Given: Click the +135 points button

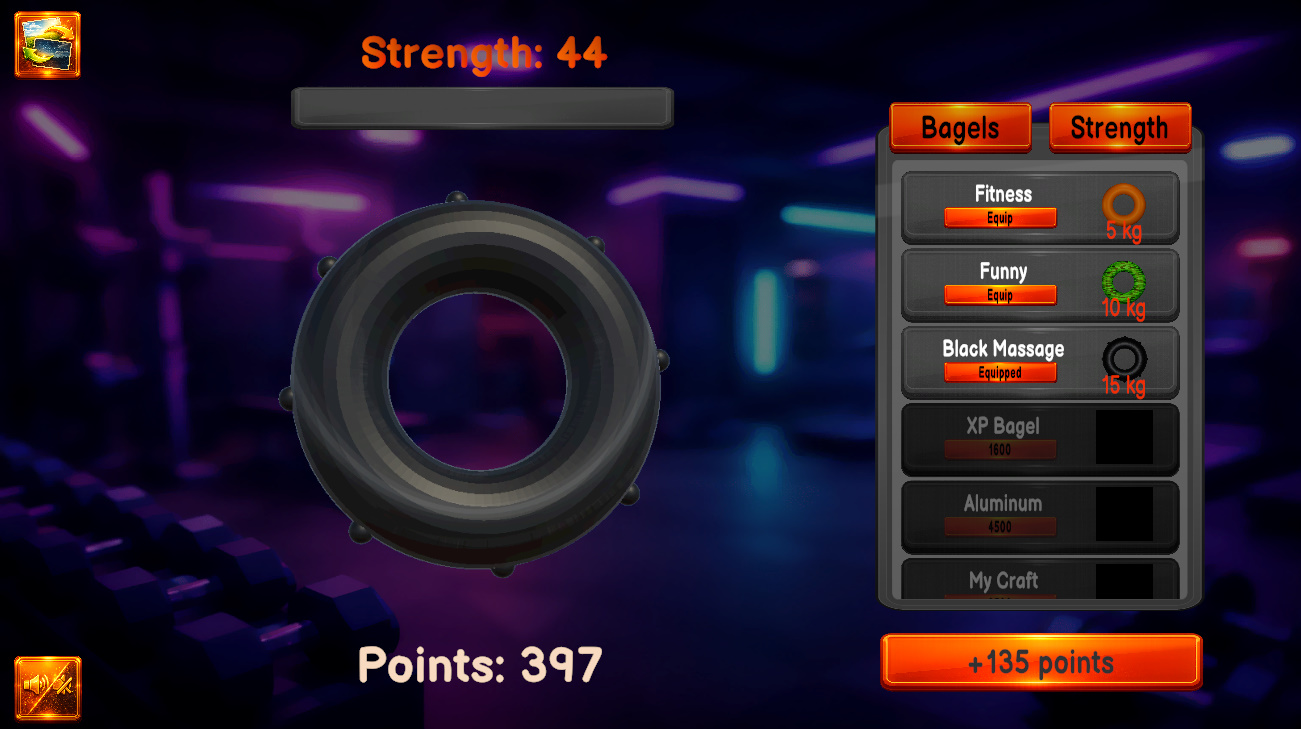Looking at the screenshot, I should tap(1040, 661).
